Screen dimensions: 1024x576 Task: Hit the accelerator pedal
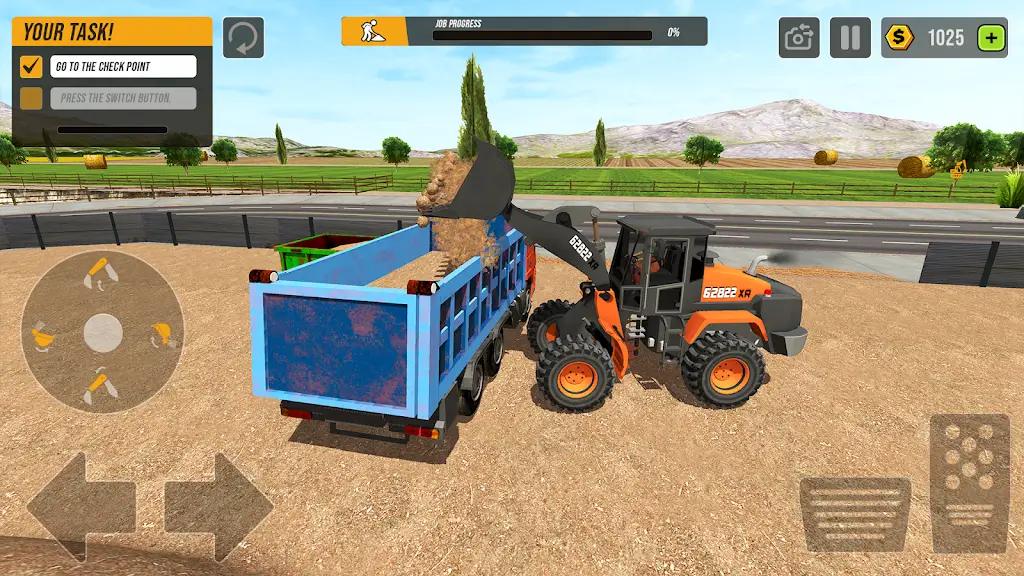pyautogui.click(x=969, y=482)
